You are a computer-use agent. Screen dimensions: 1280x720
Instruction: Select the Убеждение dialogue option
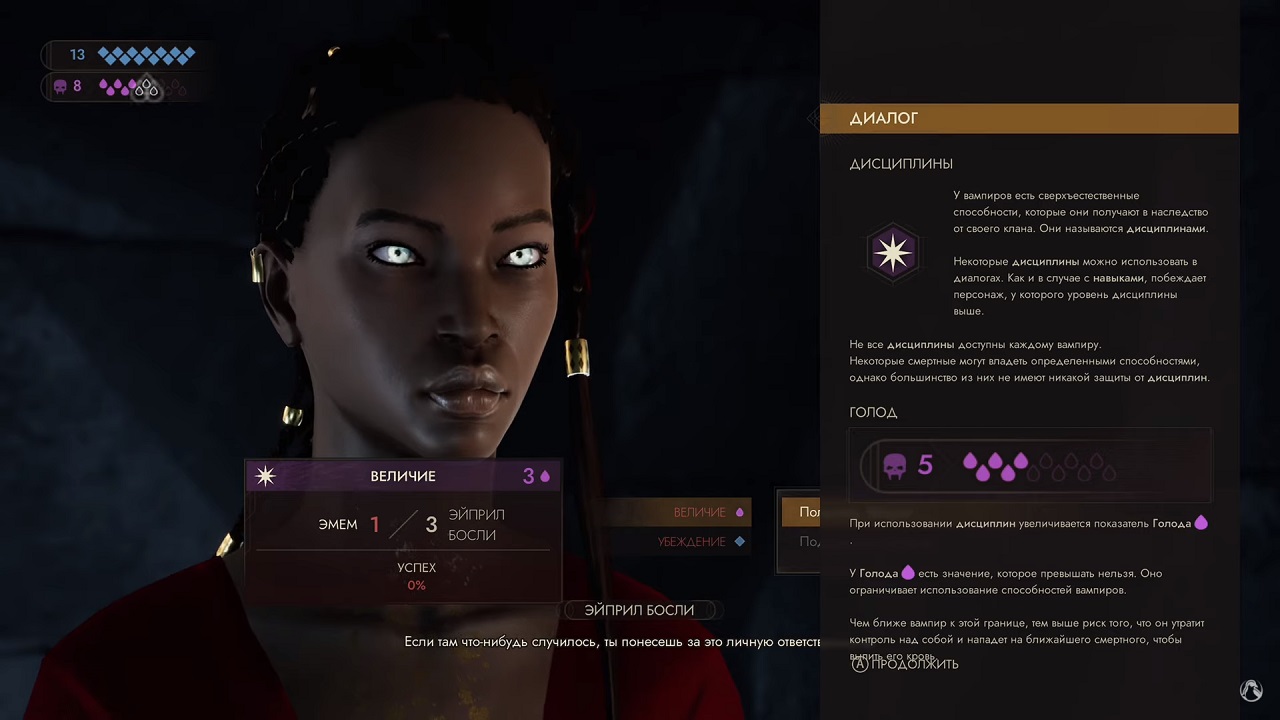(692, 541)
